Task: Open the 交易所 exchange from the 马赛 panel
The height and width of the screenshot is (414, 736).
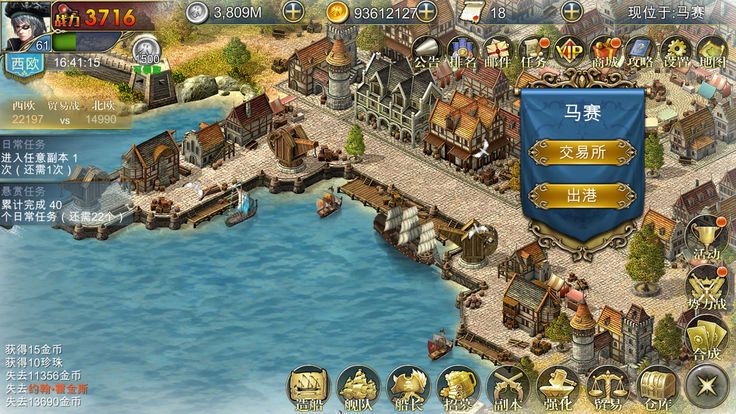Action: pos(582,151)
